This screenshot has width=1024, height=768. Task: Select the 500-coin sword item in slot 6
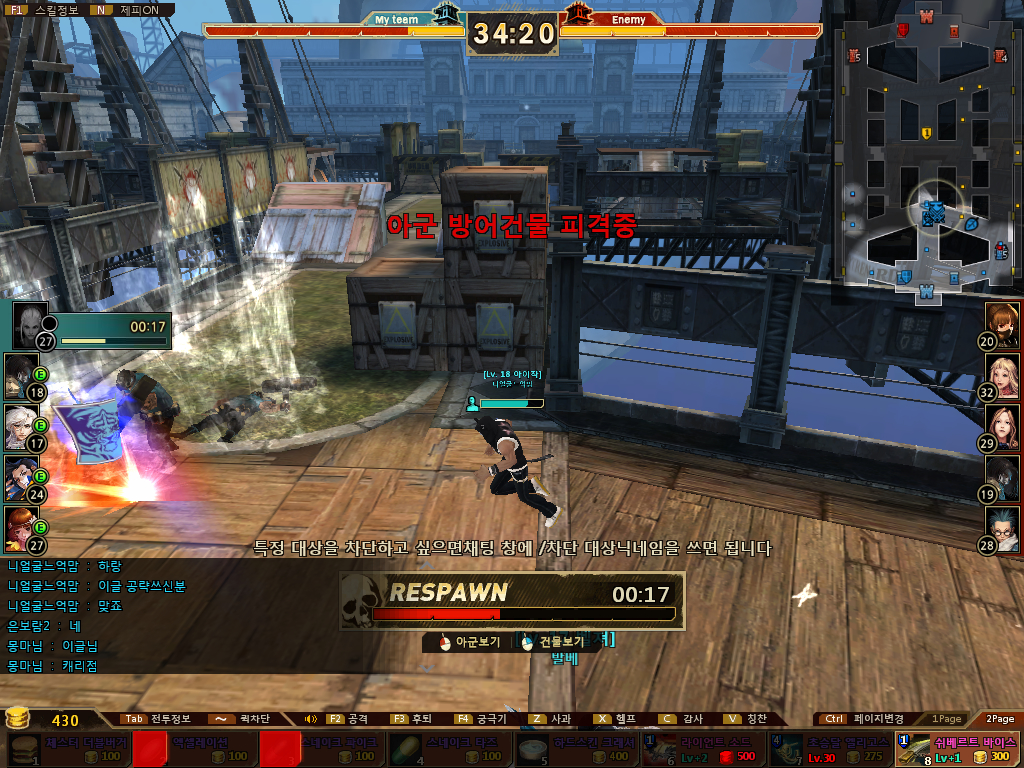[x=702, y=749]
